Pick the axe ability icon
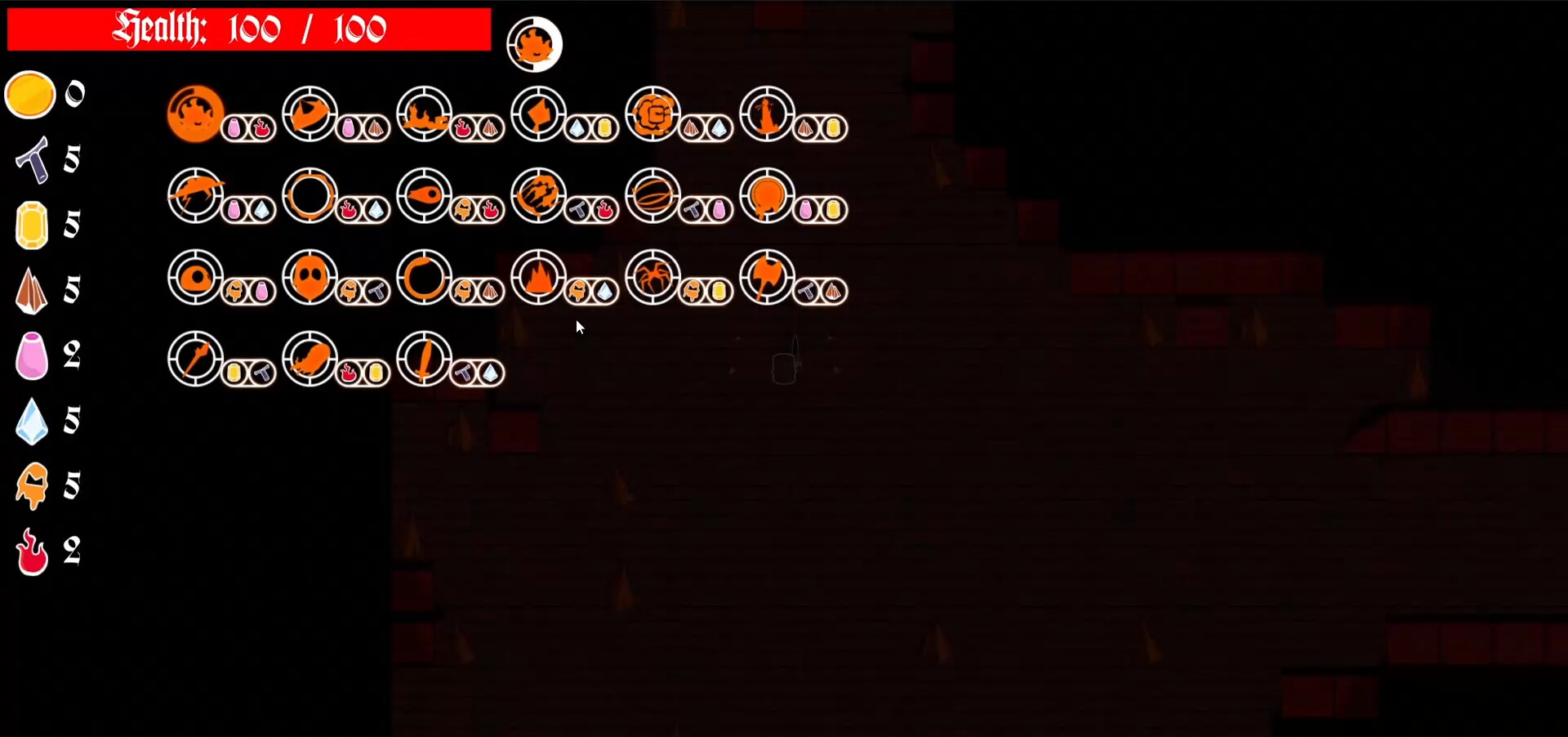1568x737 pixels. coord(768,278)
